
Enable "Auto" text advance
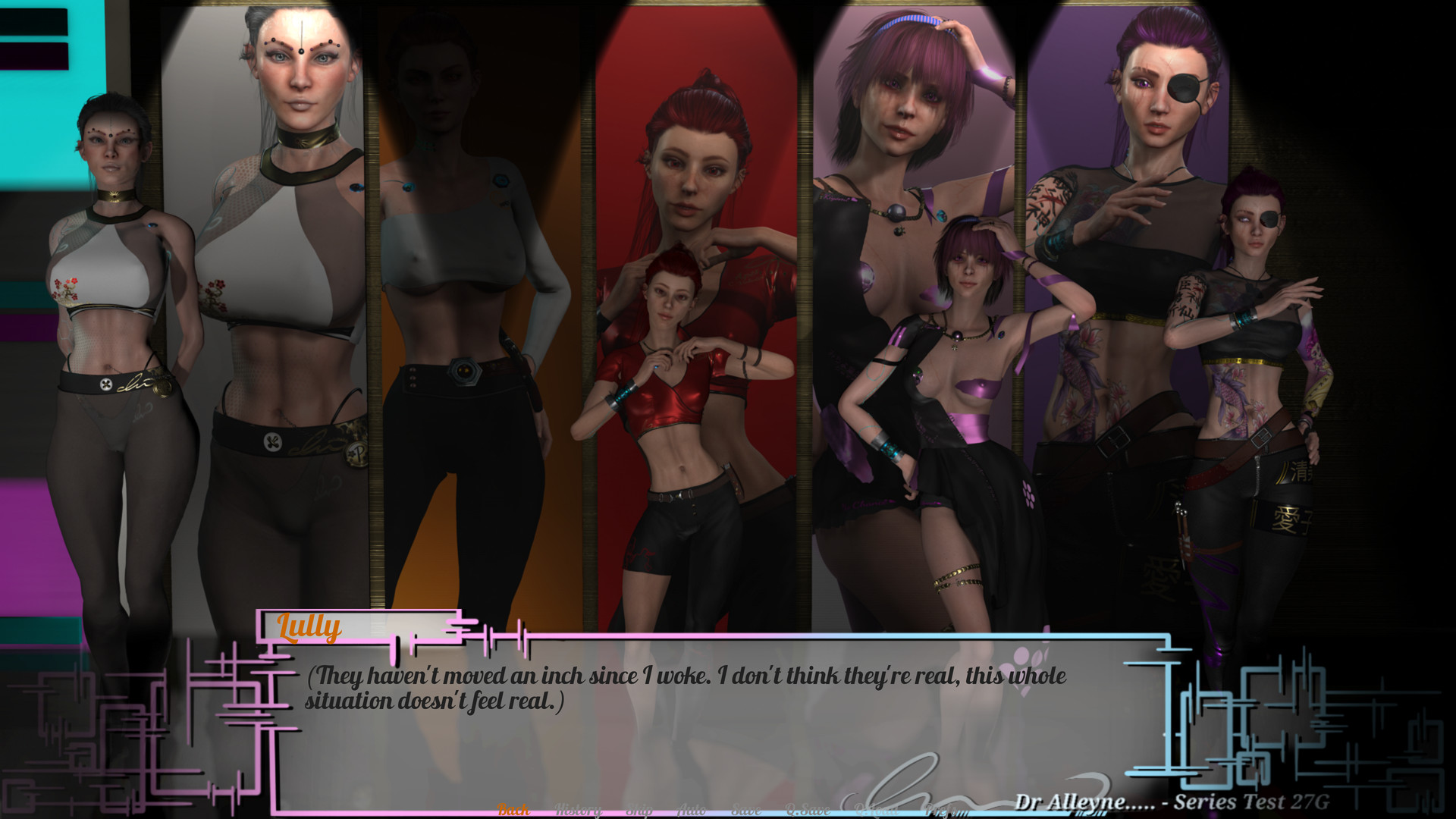pos(692,809)
